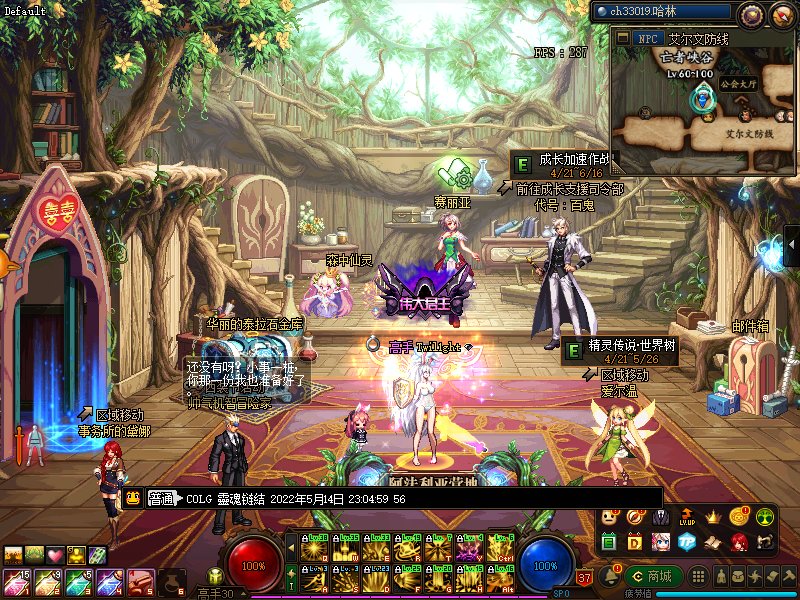Viewport: 800px width, 600px height.
Task: Click the blue TP icon
Action: tap(687, 541)
